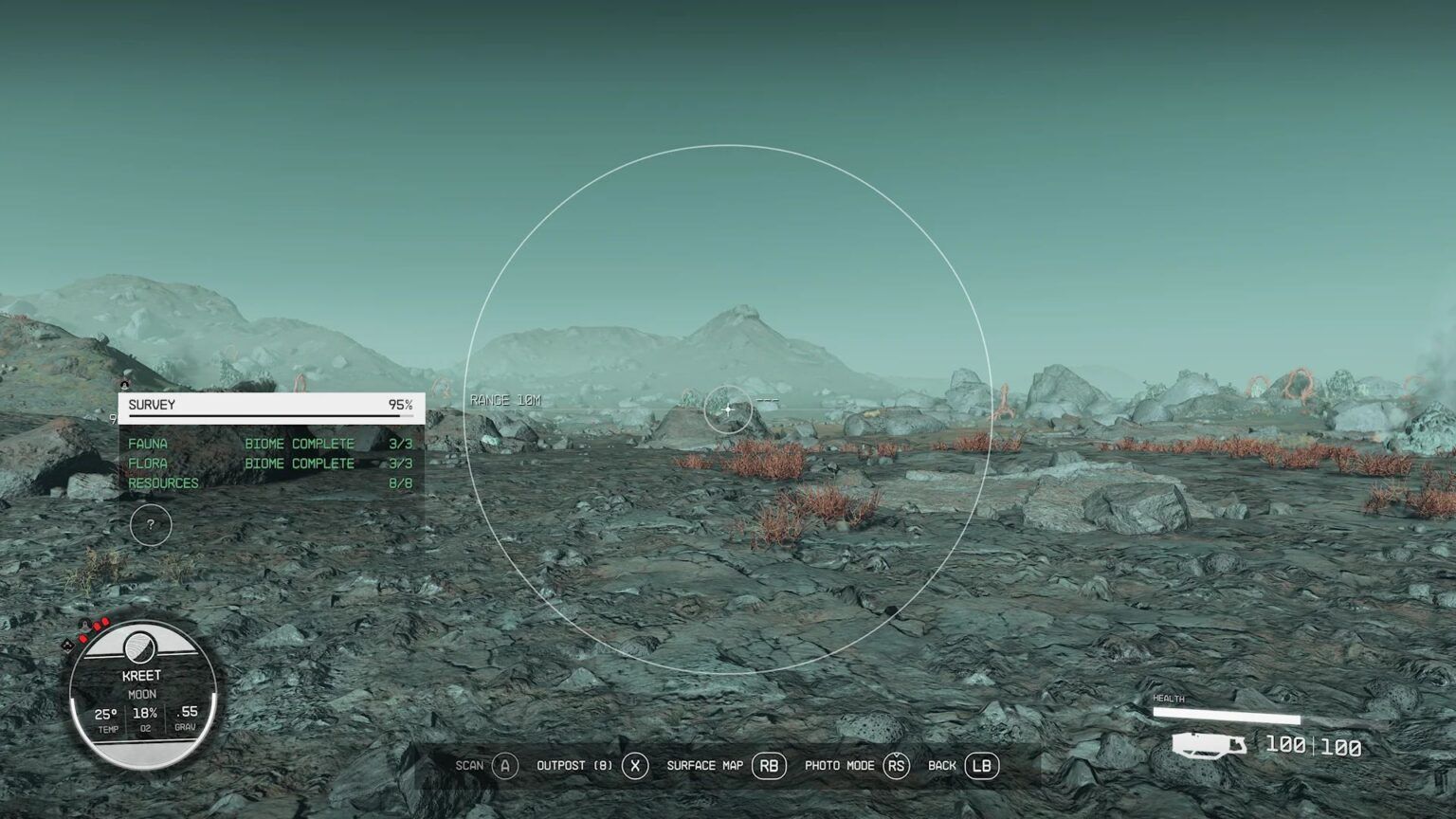The height and width of the screenshot is (819, 1456).
Task: Expand the RESOURCES 8/8 entry
Action: tap(165, 482)
